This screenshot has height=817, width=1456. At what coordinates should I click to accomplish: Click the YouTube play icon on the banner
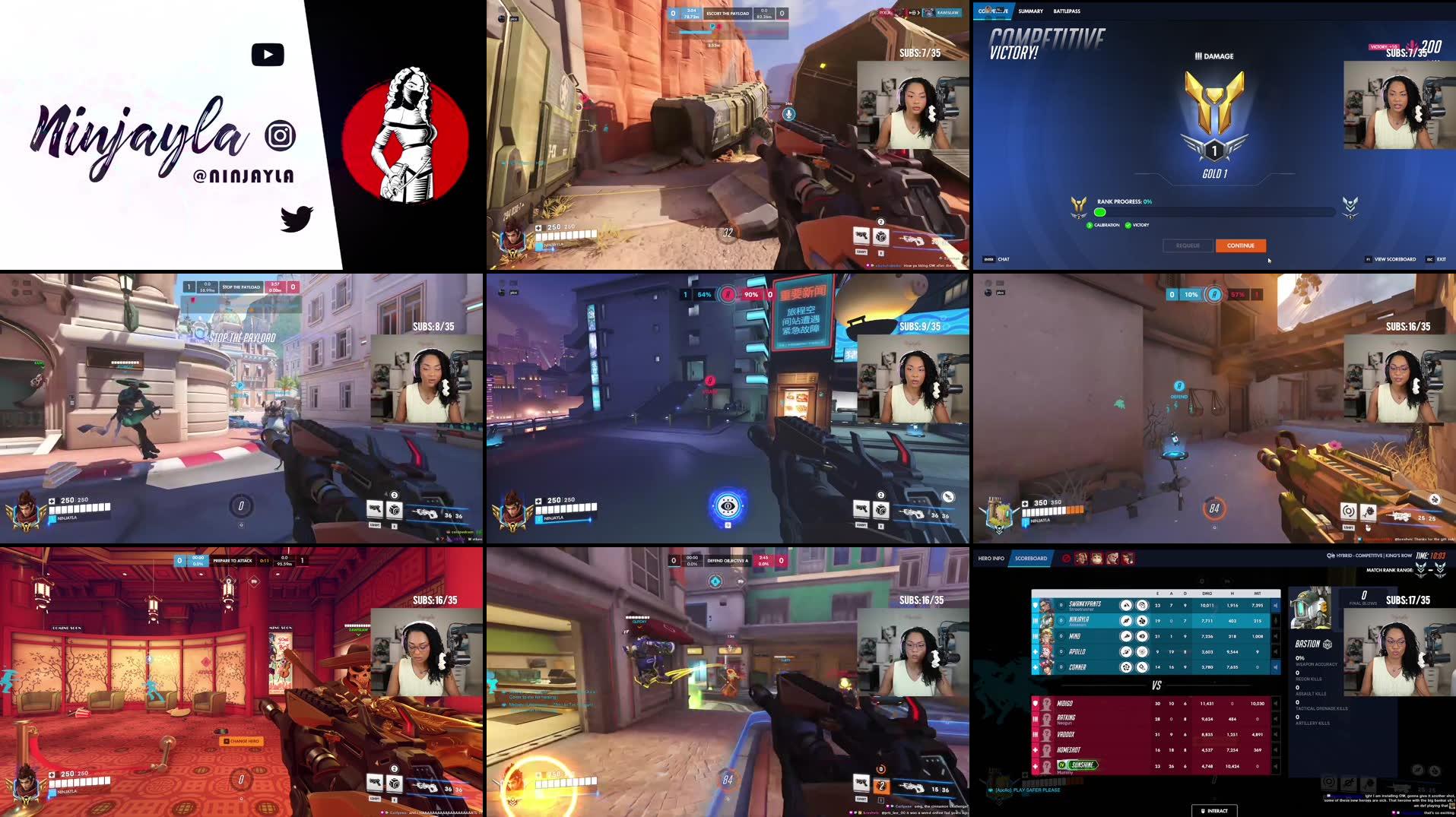[x=268, y=54]
